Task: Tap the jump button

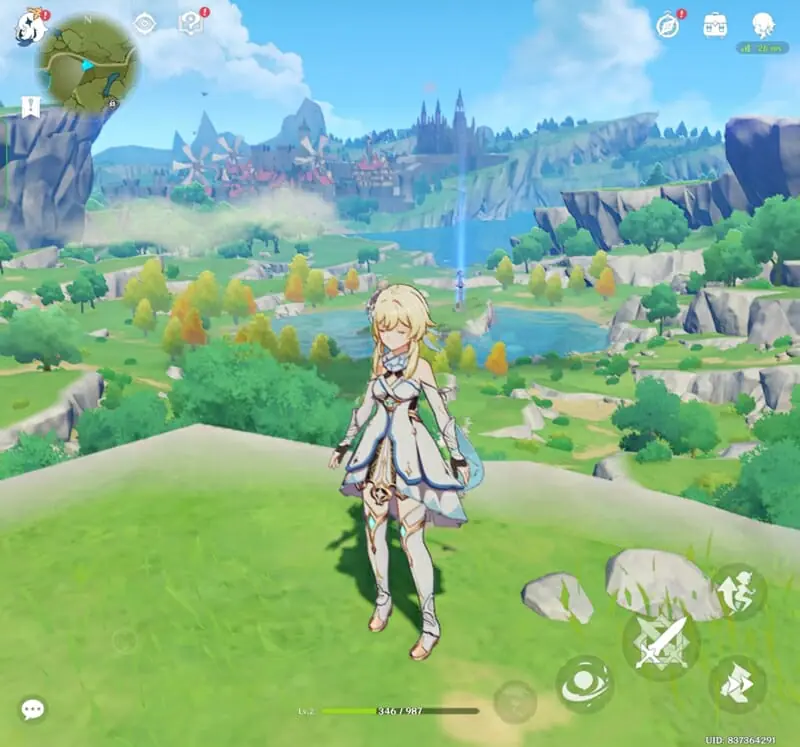Action: [738, 591]
